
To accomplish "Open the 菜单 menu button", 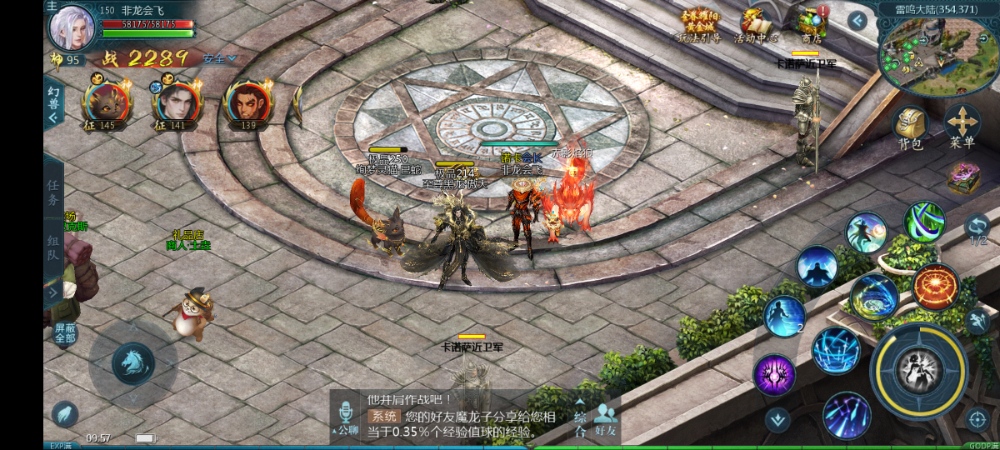I will (962, 125).
